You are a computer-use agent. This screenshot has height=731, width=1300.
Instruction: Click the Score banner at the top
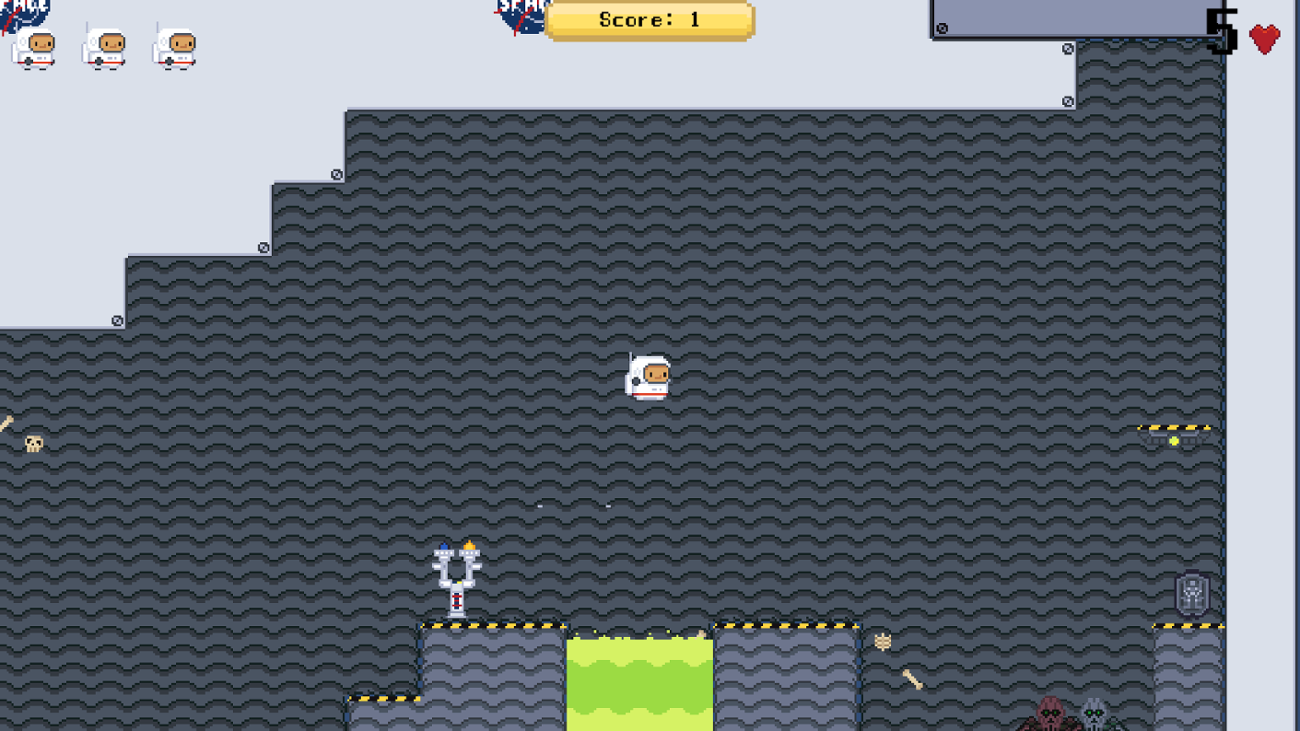[x=649, y=18]
